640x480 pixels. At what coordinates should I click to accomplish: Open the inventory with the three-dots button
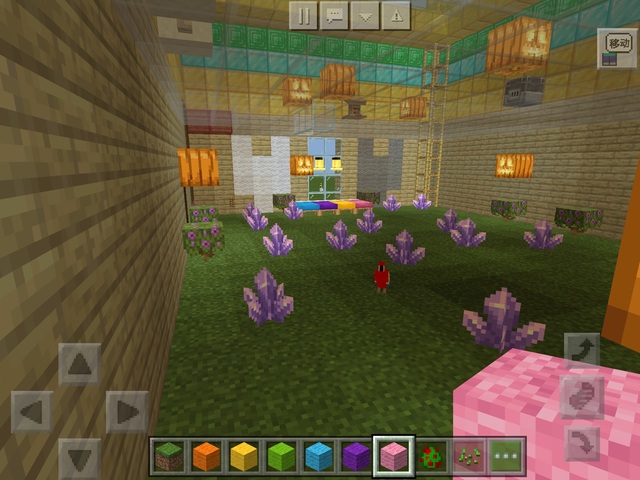click(x=504, y=457)
